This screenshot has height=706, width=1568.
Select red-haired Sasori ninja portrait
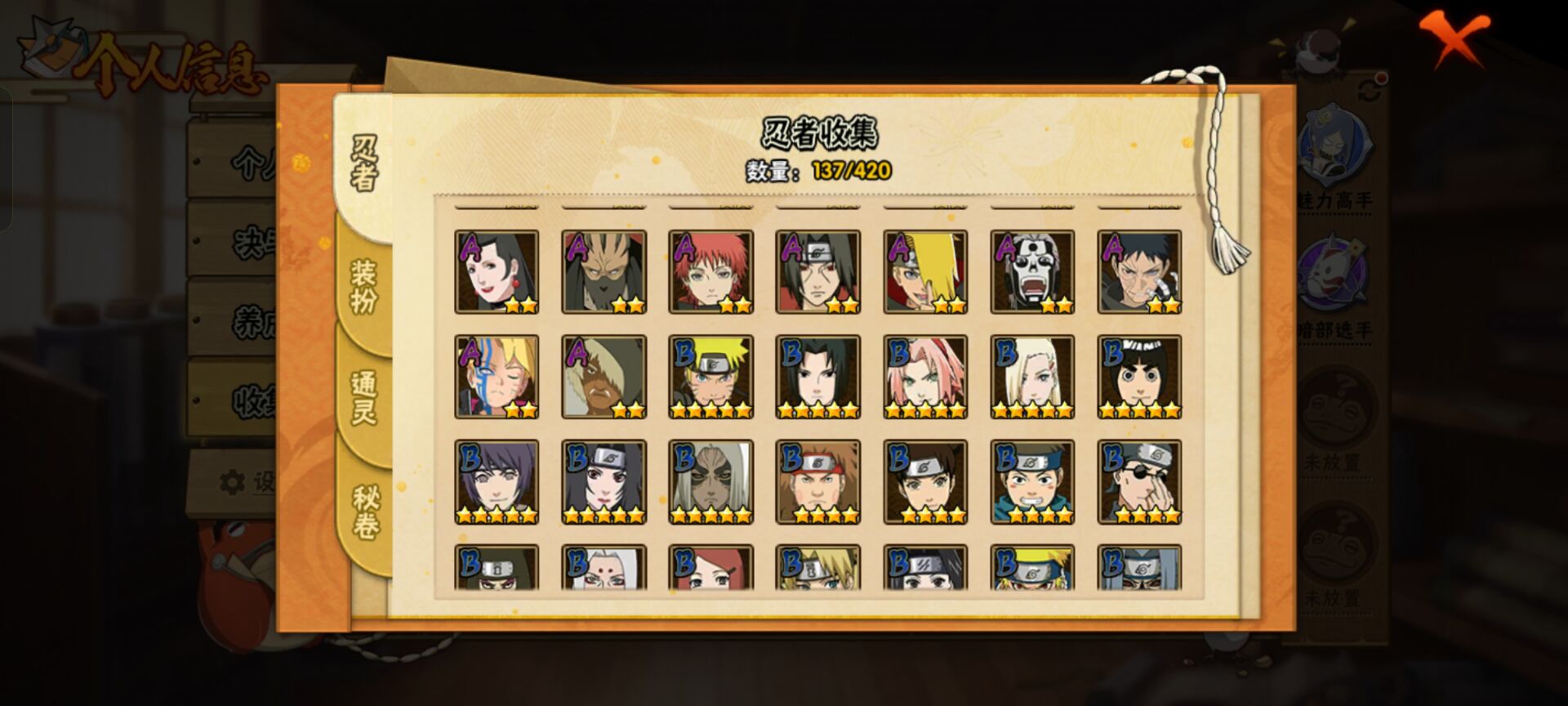710,272
